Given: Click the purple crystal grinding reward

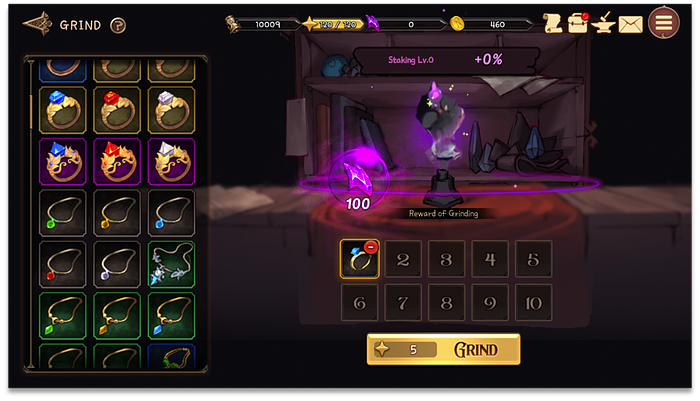Looking at the screenshot, I should click(357, 179).
